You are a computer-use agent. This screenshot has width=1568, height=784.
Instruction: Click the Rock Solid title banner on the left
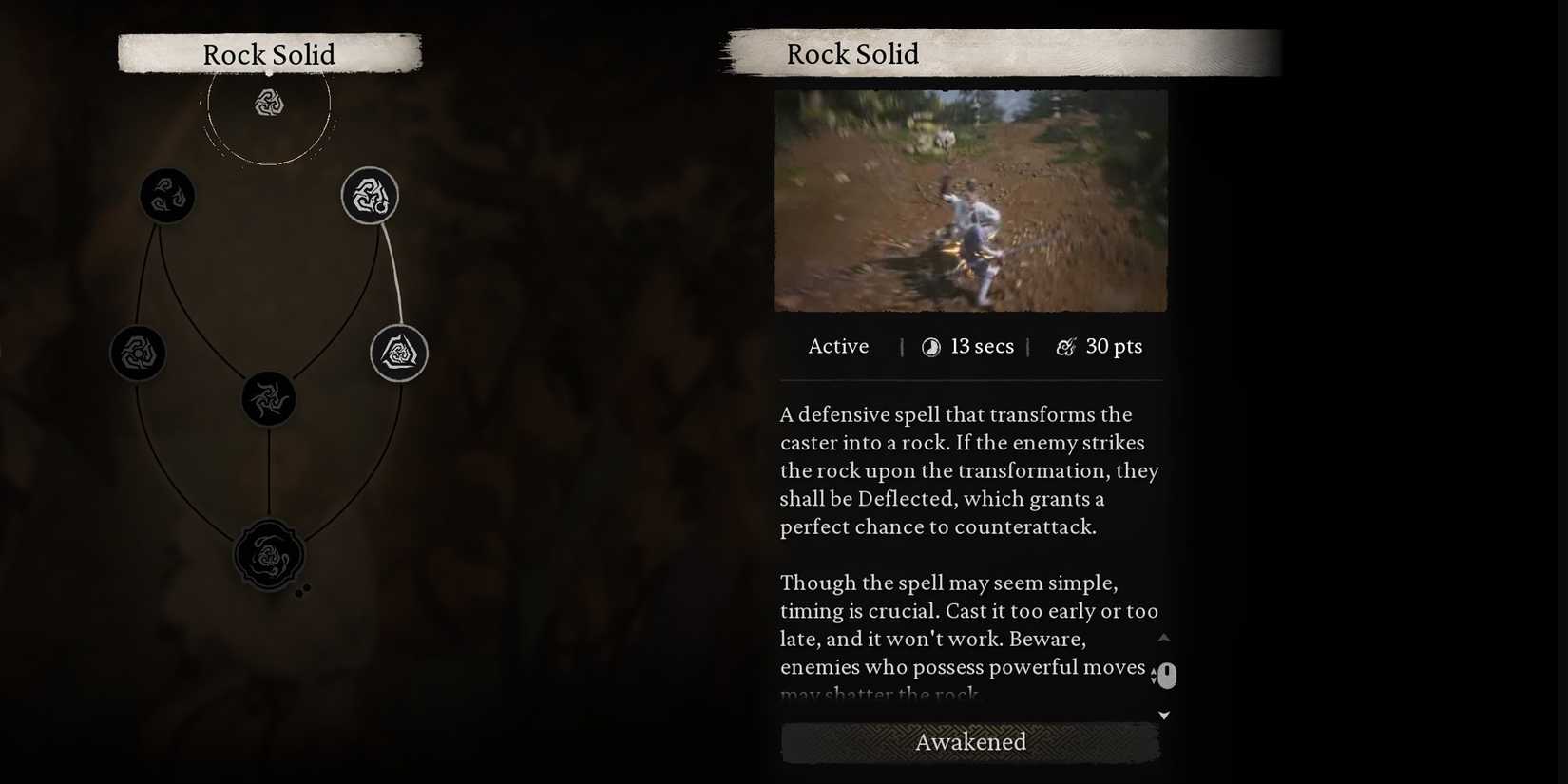tap(269, 54)
